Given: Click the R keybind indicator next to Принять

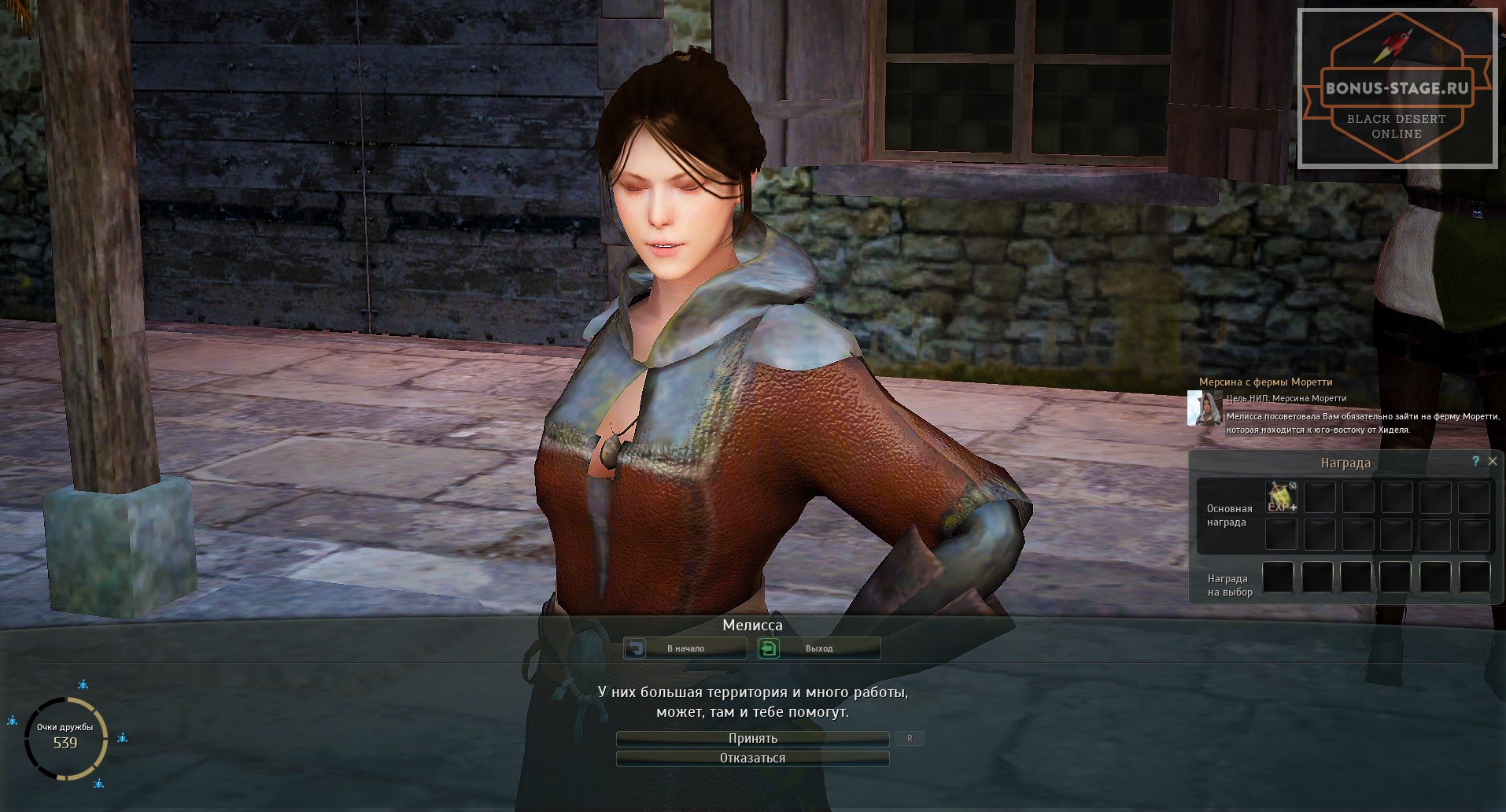Looking at the screenshot, I should coord(910,738).
